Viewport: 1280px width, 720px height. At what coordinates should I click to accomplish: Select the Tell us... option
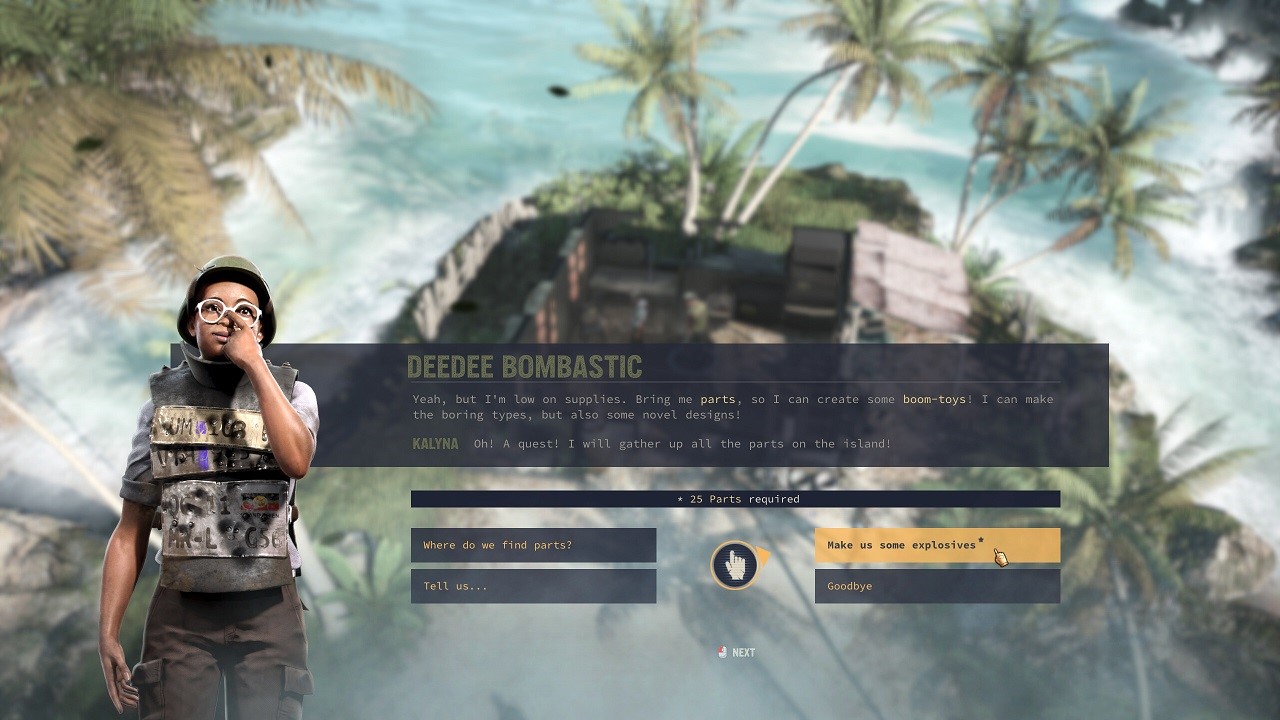click(533, 587)
